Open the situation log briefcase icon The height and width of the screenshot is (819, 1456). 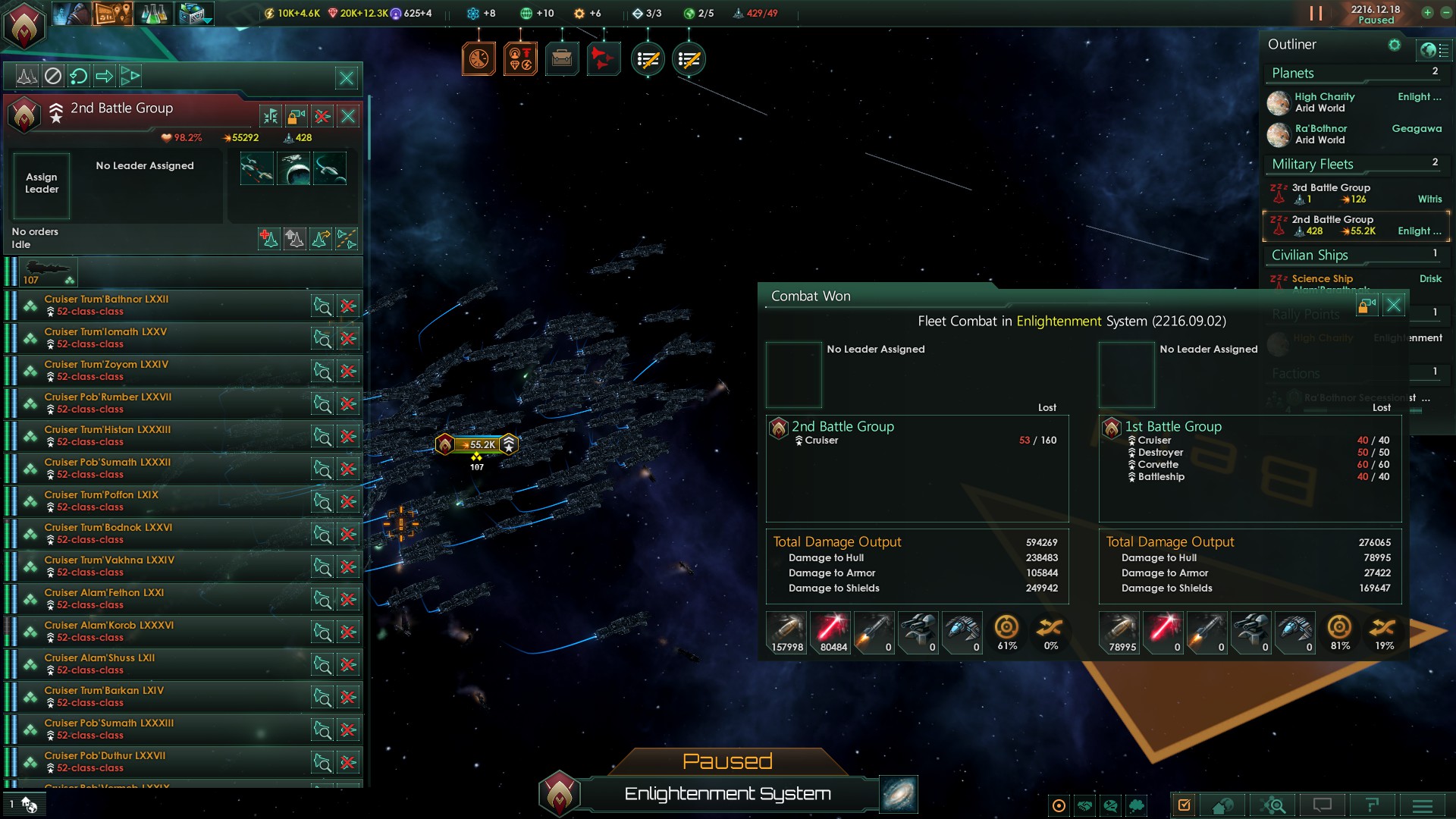click(x=562, y=58)
